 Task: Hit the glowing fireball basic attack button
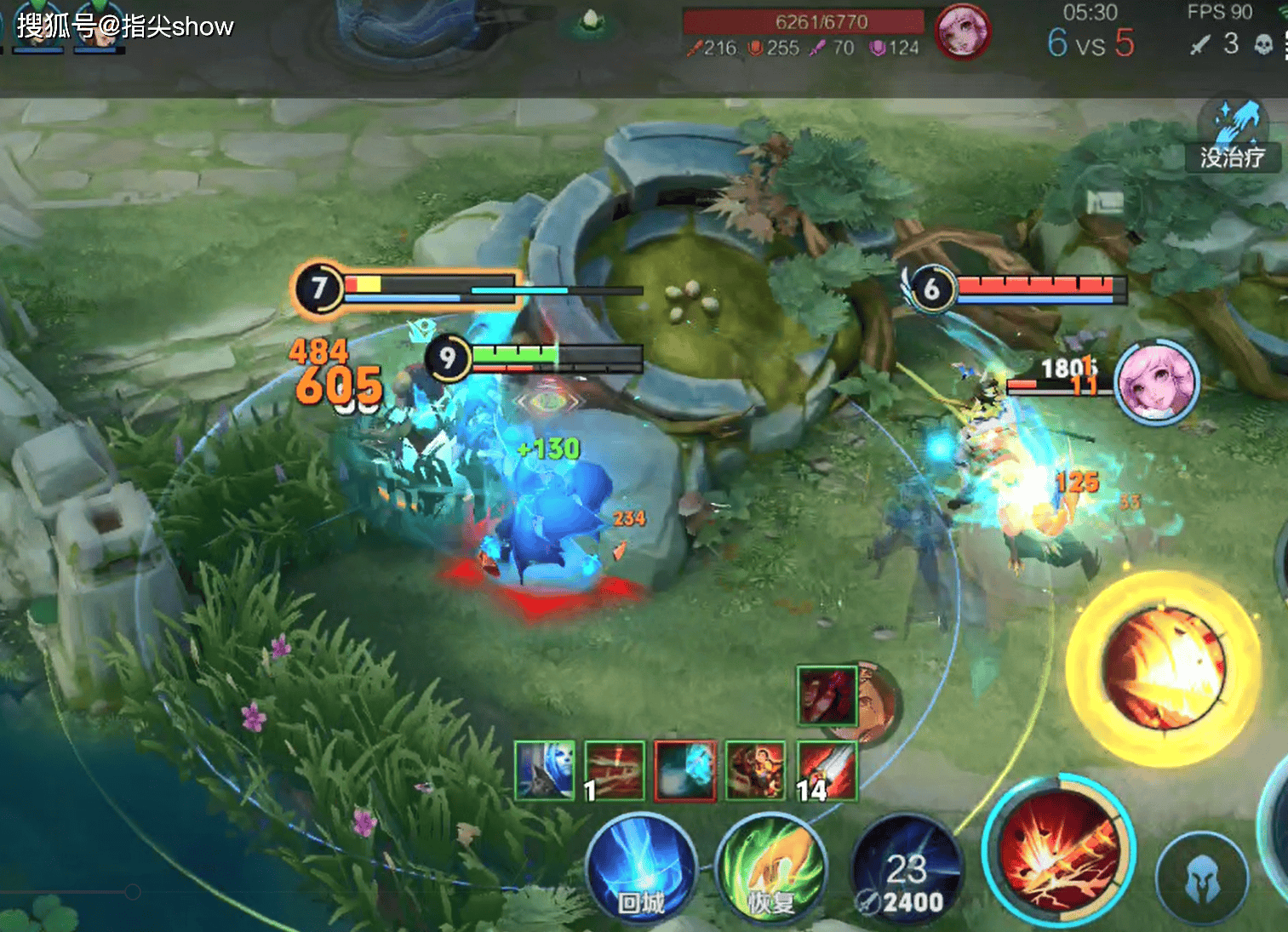click(1163, 668)
